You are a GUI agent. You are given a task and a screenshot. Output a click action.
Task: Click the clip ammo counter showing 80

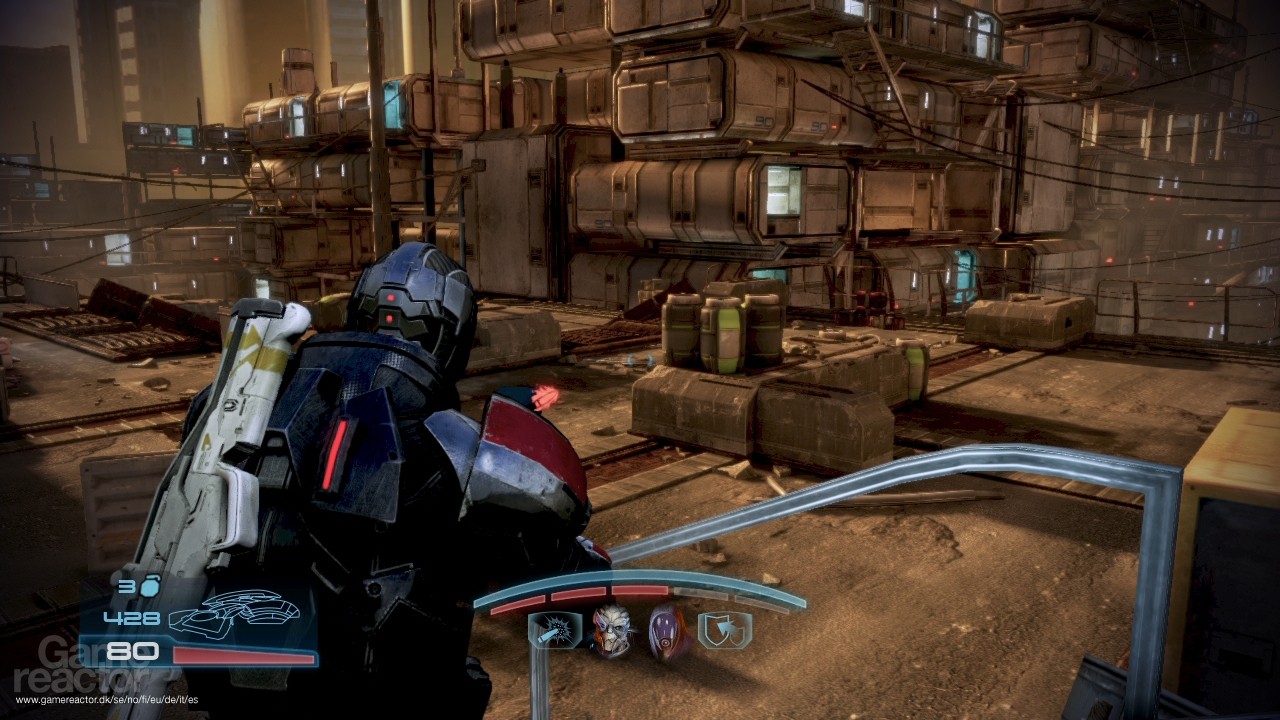click(131, 652)
